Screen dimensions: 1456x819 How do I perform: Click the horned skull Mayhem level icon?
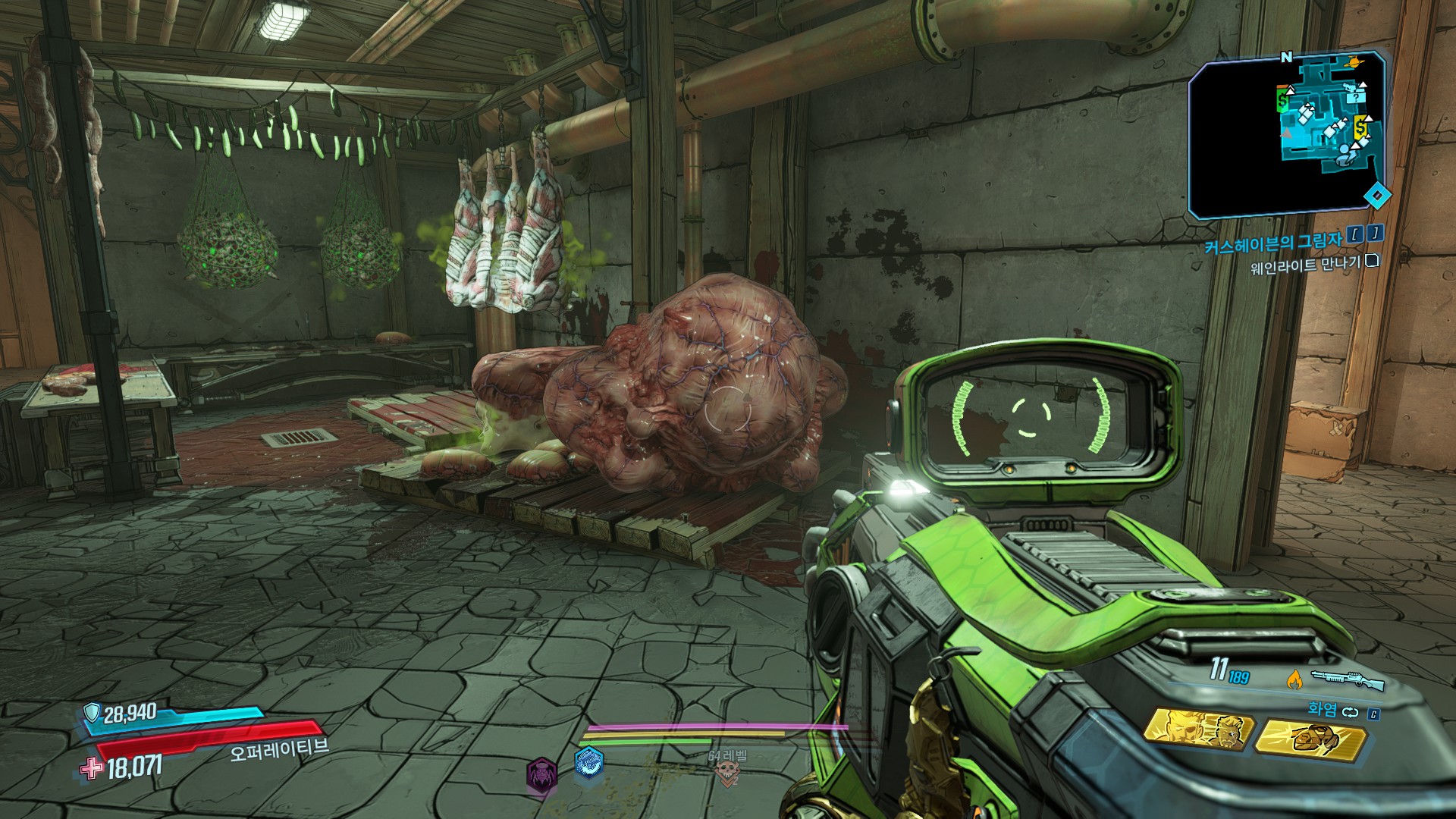726,773
